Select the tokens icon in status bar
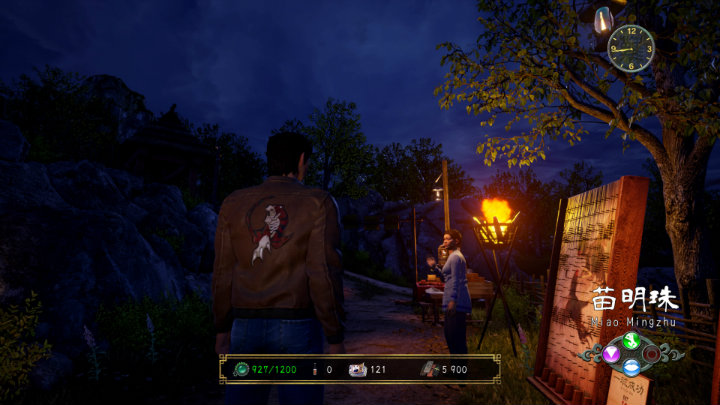This screenshot has height=405, width=720. 356,369
